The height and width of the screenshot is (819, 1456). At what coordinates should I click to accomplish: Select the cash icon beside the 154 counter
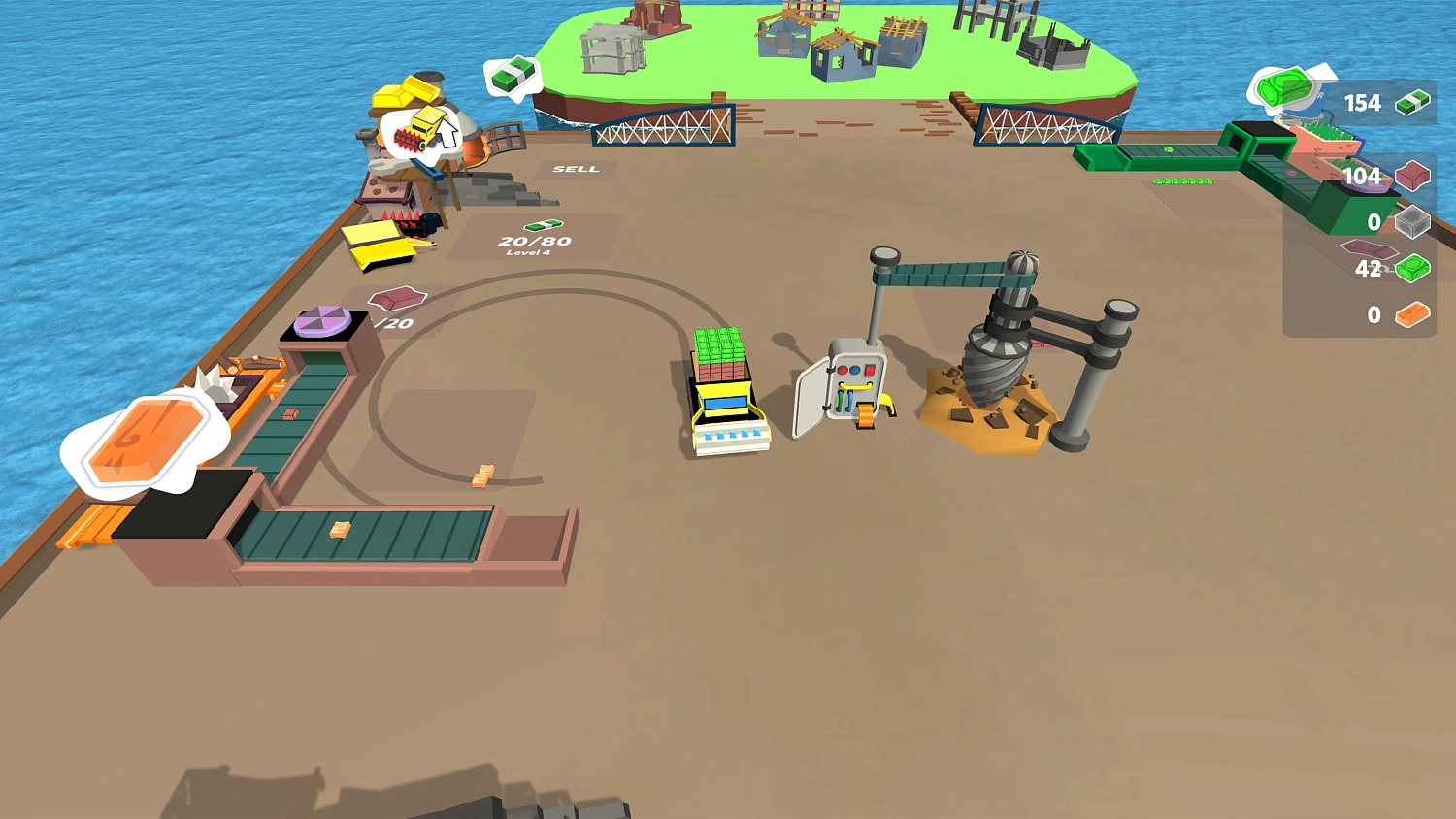pyautogui.click(x=1413, y=104)
